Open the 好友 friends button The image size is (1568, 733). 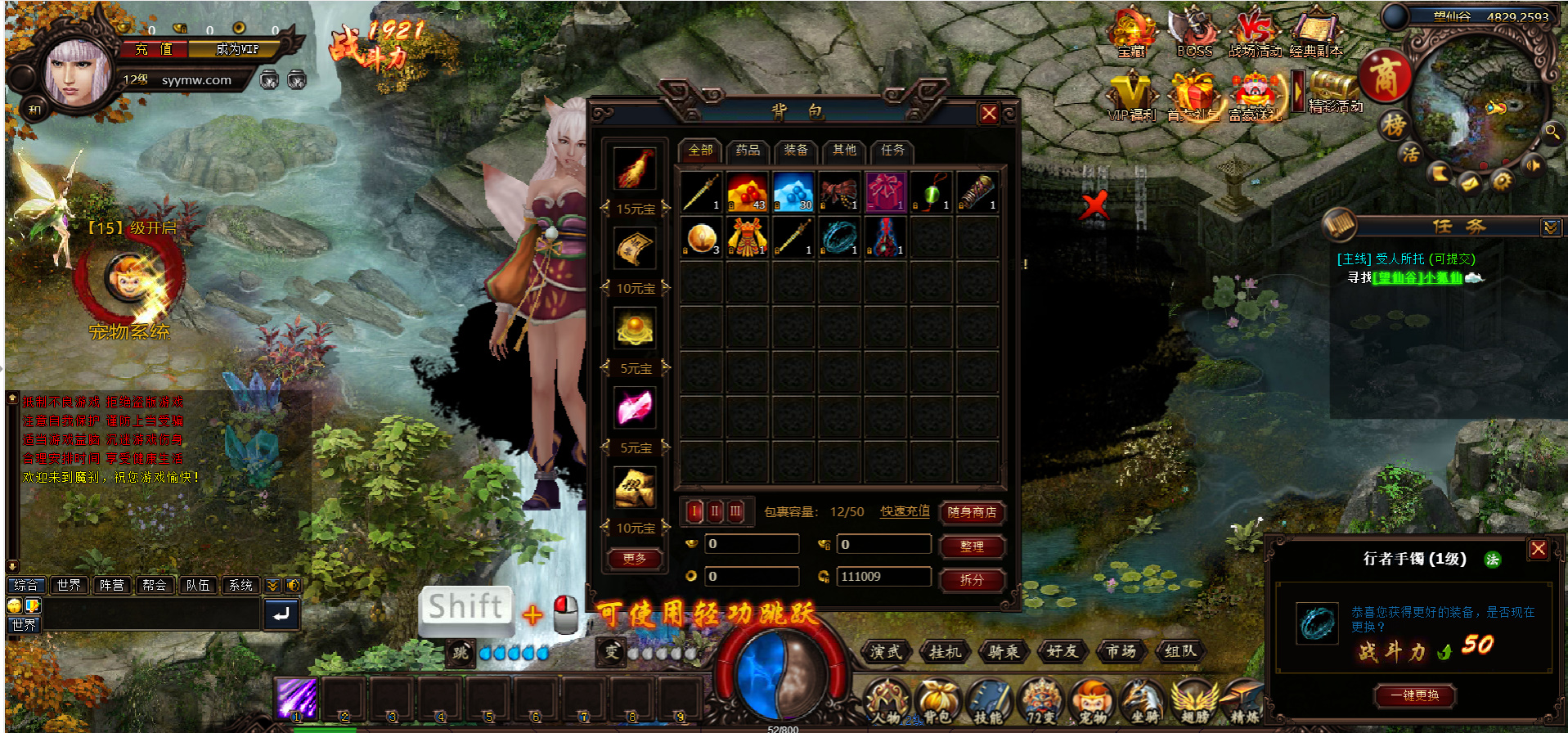click(1063, 652)
